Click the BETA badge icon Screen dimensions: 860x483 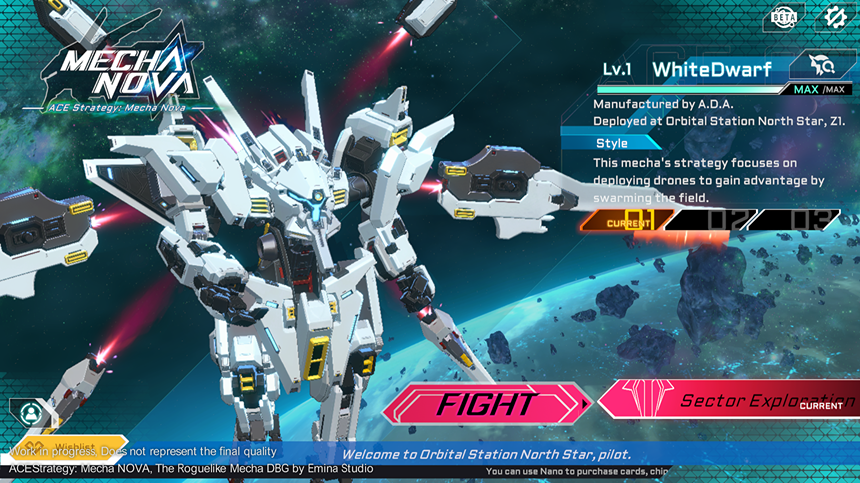click(x=784, y=18)
